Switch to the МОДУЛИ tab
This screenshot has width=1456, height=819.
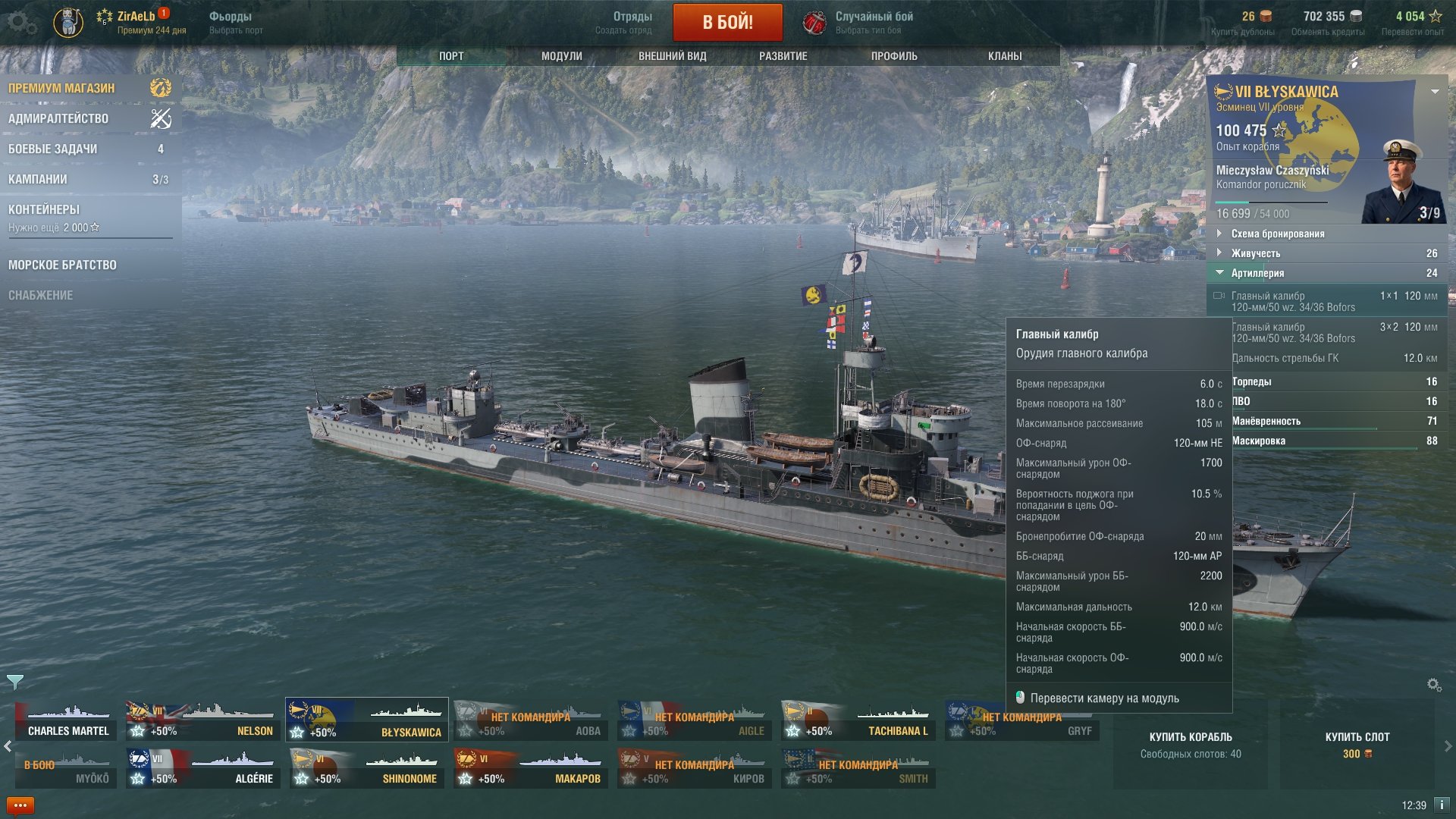coord(561,56)
